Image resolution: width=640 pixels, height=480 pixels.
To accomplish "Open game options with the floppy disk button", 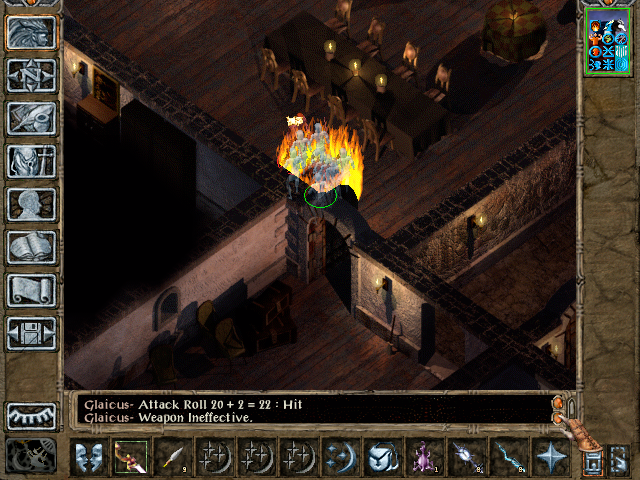I will pyautogui.click(x=31, y=333).
